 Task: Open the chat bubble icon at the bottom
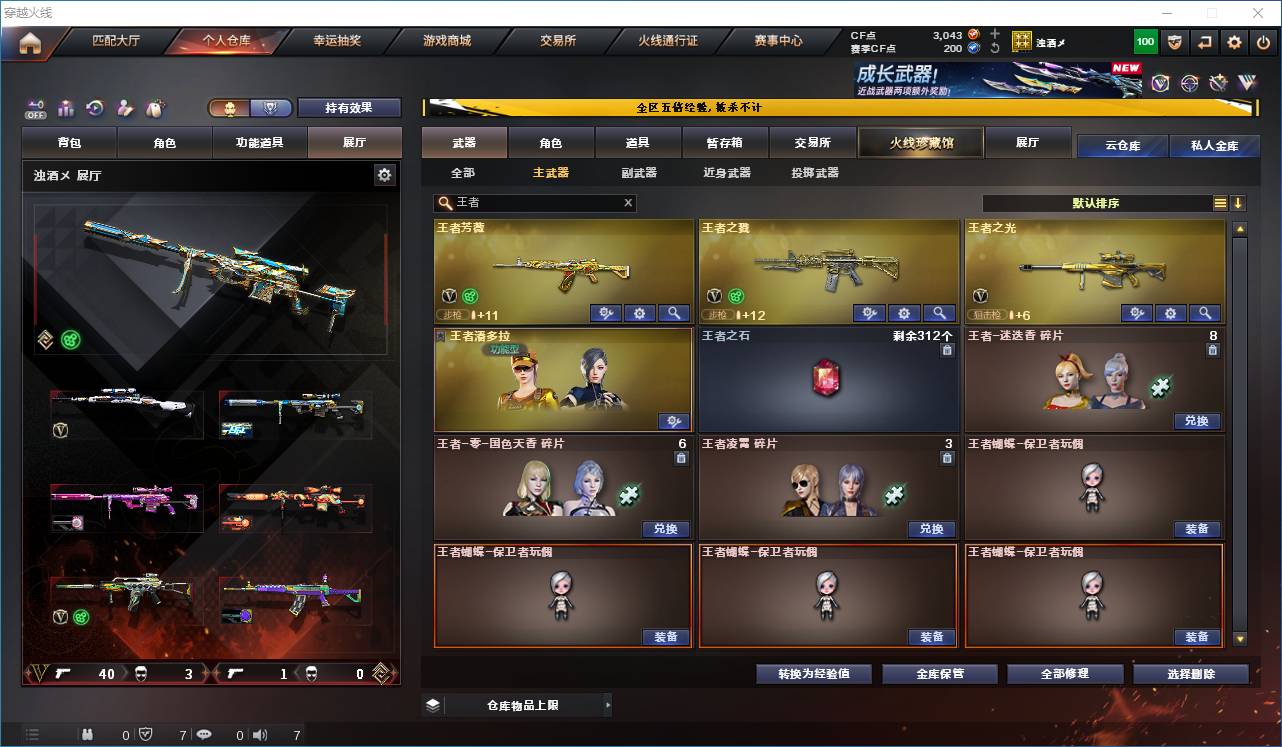(204, 733)
